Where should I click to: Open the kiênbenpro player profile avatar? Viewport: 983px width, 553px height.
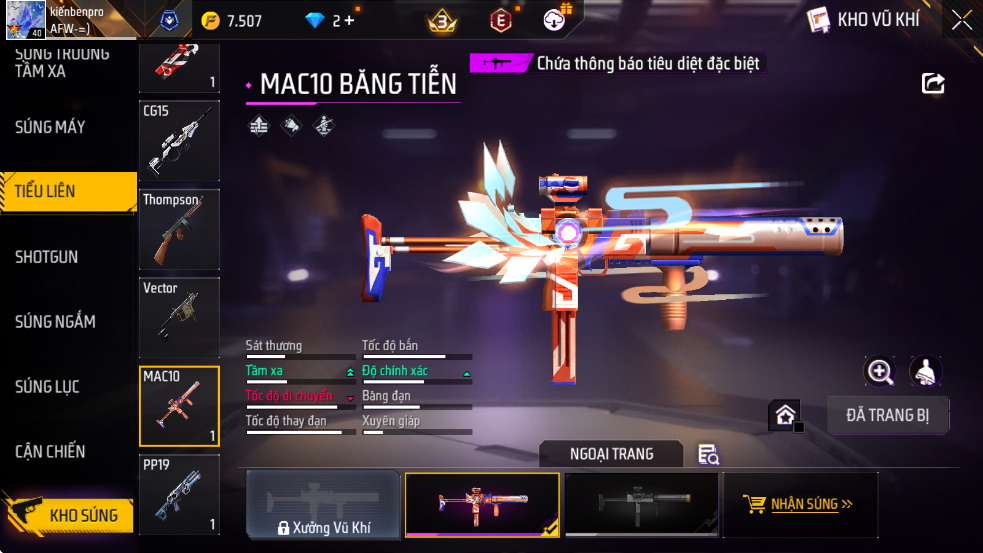[x=25, y=20]
